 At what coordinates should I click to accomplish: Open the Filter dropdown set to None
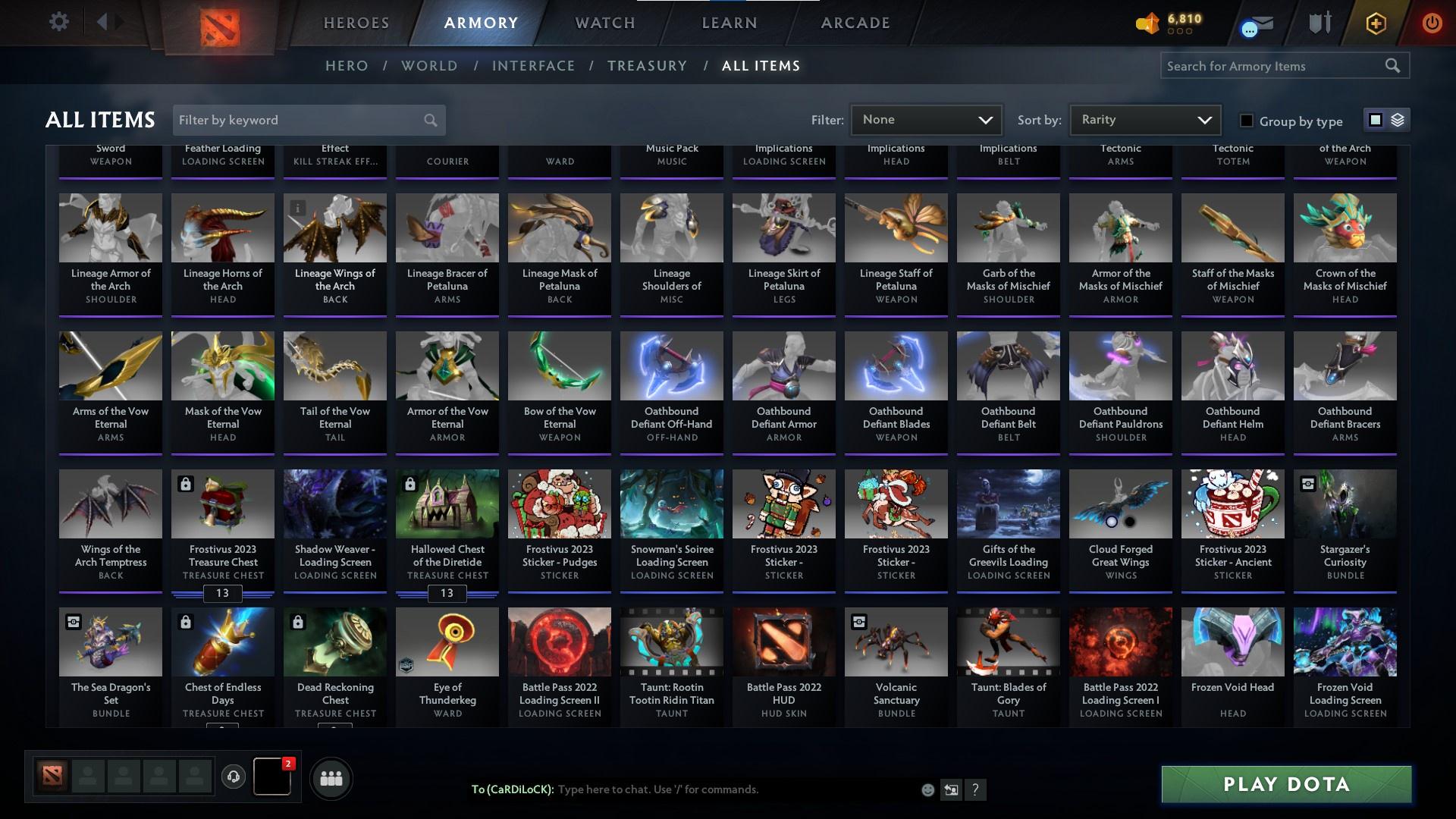tap(926, 119)
